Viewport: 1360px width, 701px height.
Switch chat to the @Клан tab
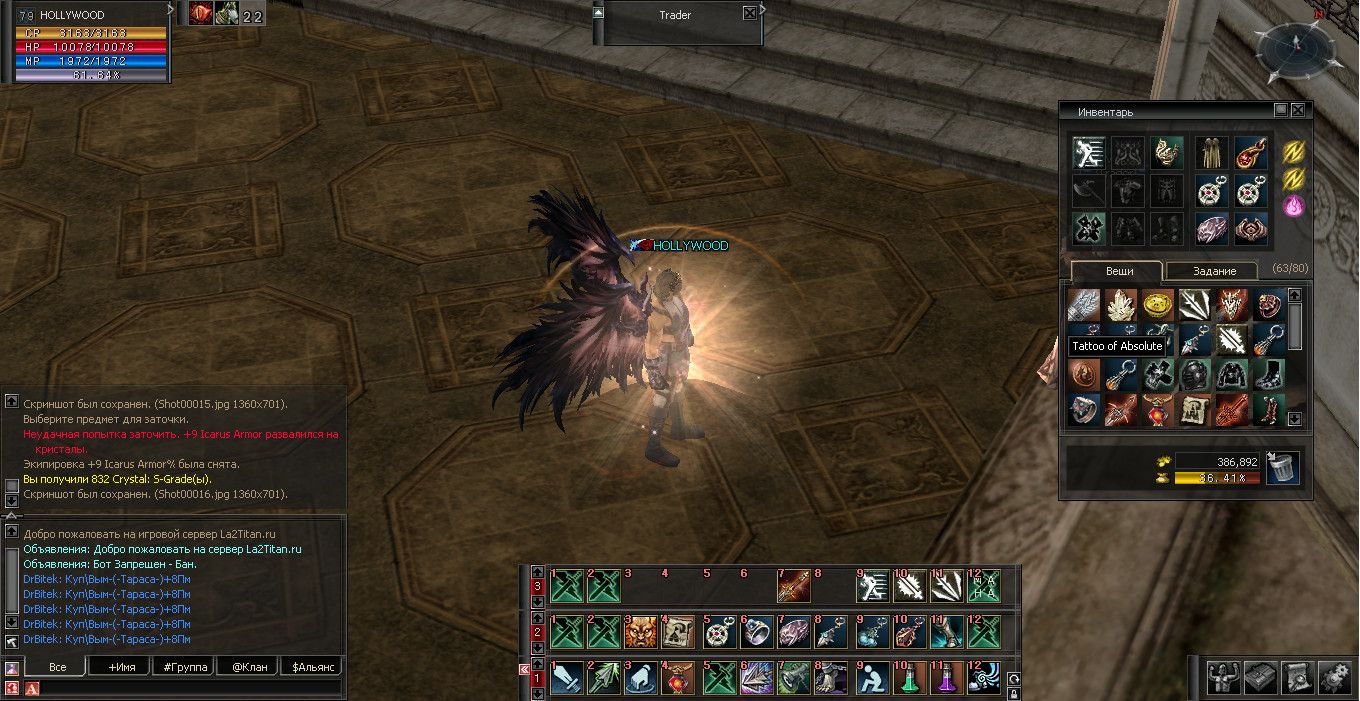click(x=247, y=667)
